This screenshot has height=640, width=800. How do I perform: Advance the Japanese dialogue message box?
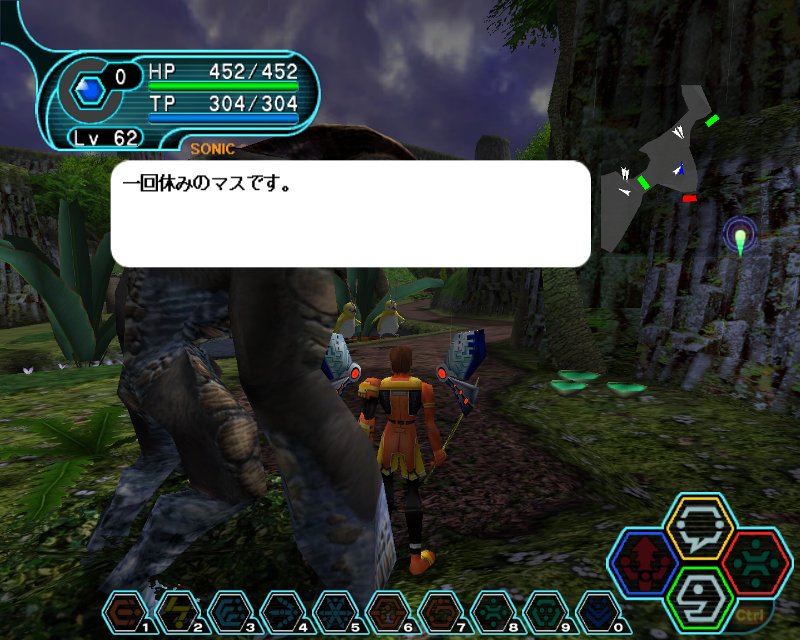pyautogui.click(x=350, y=213)
